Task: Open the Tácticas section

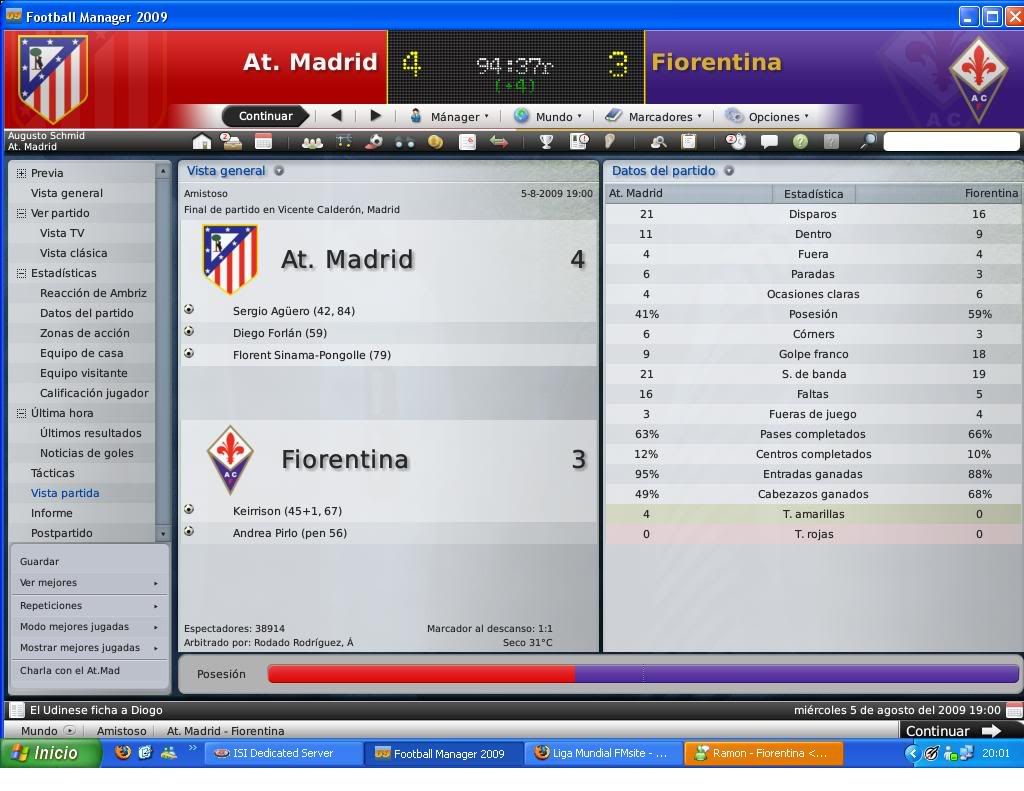Action: click(53, 473)
